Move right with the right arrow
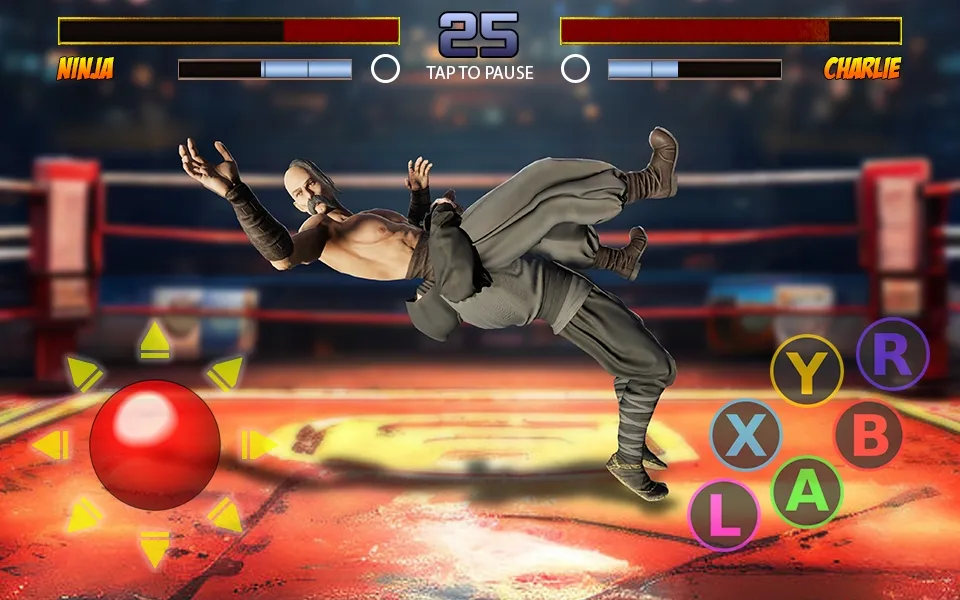Image resolution: width=960 pixels, height=600 pixels. click(x=258, y=445)
